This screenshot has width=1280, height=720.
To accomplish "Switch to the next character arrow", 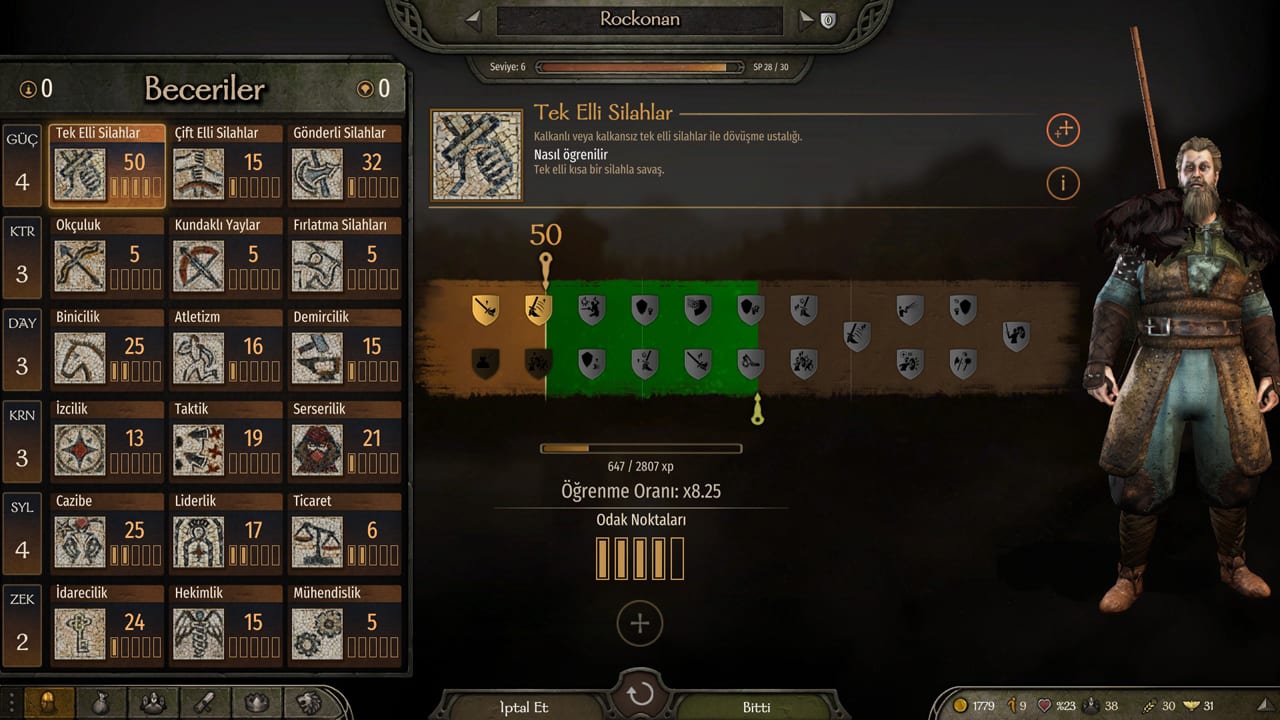I will (x=806, y=19).
